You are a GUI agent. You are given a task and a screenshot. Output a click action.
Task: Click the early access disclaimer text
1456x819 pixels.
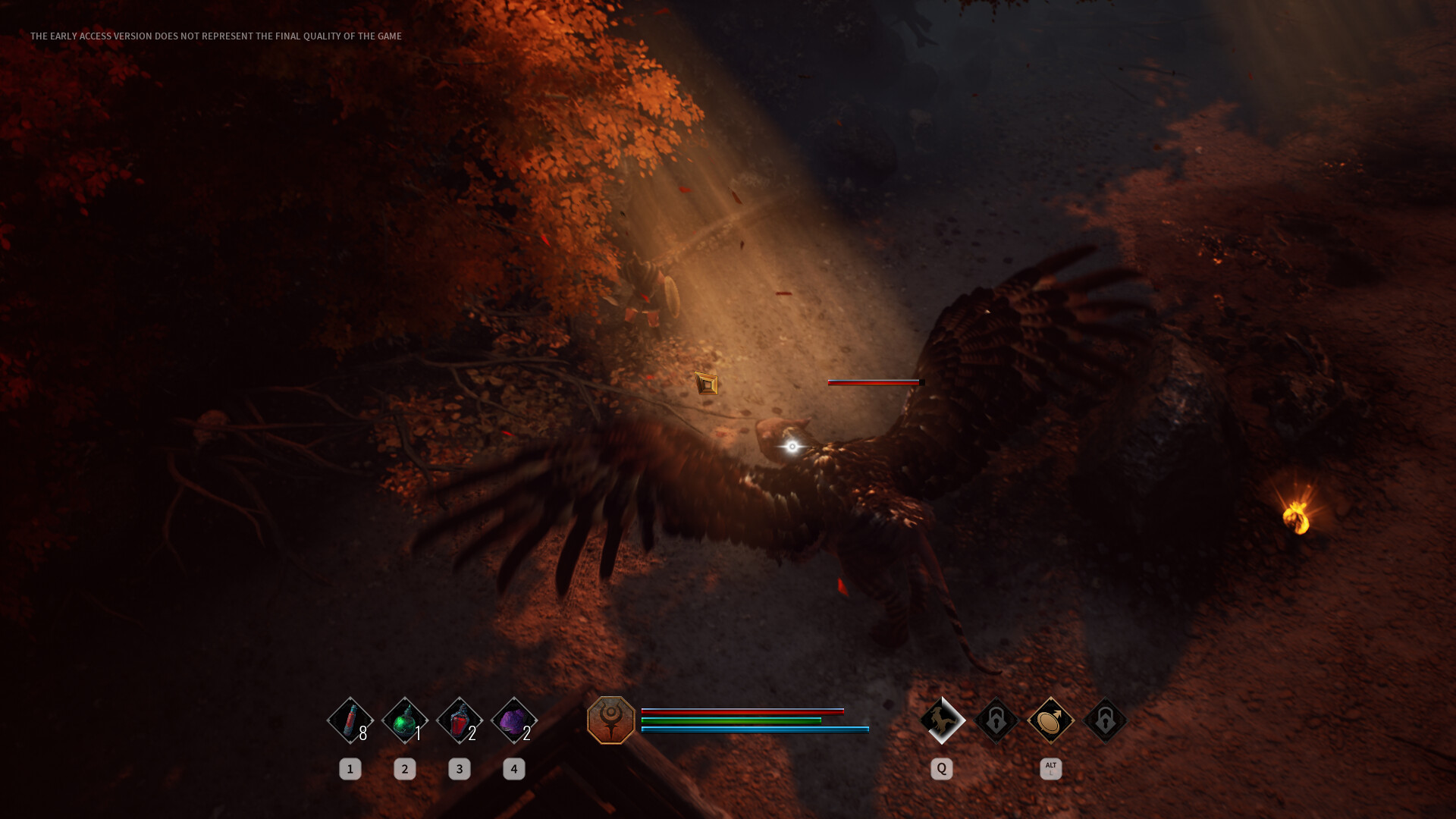click(215, 35)
